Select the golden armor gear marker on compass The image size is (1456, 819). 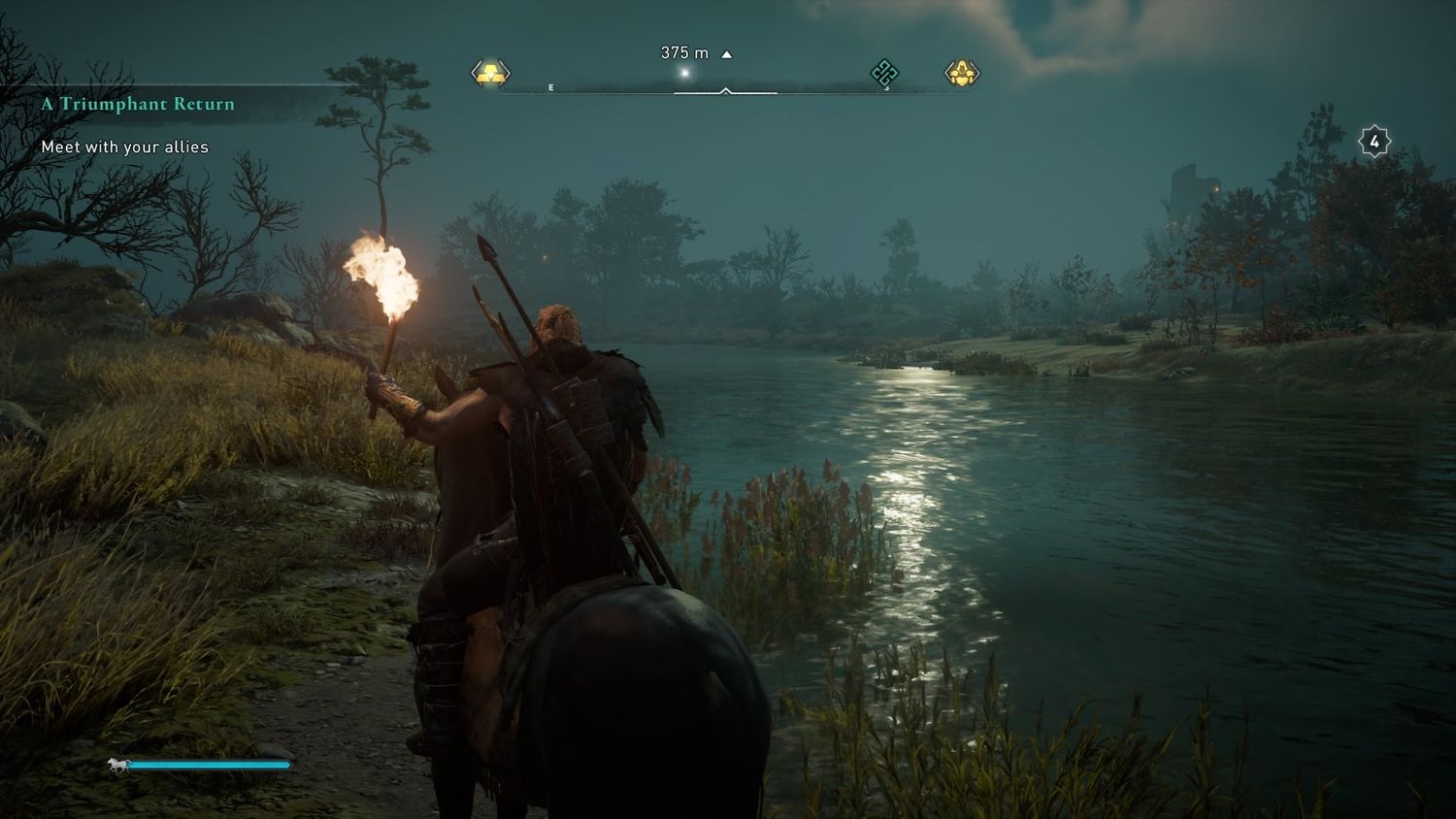pos(961,73)
